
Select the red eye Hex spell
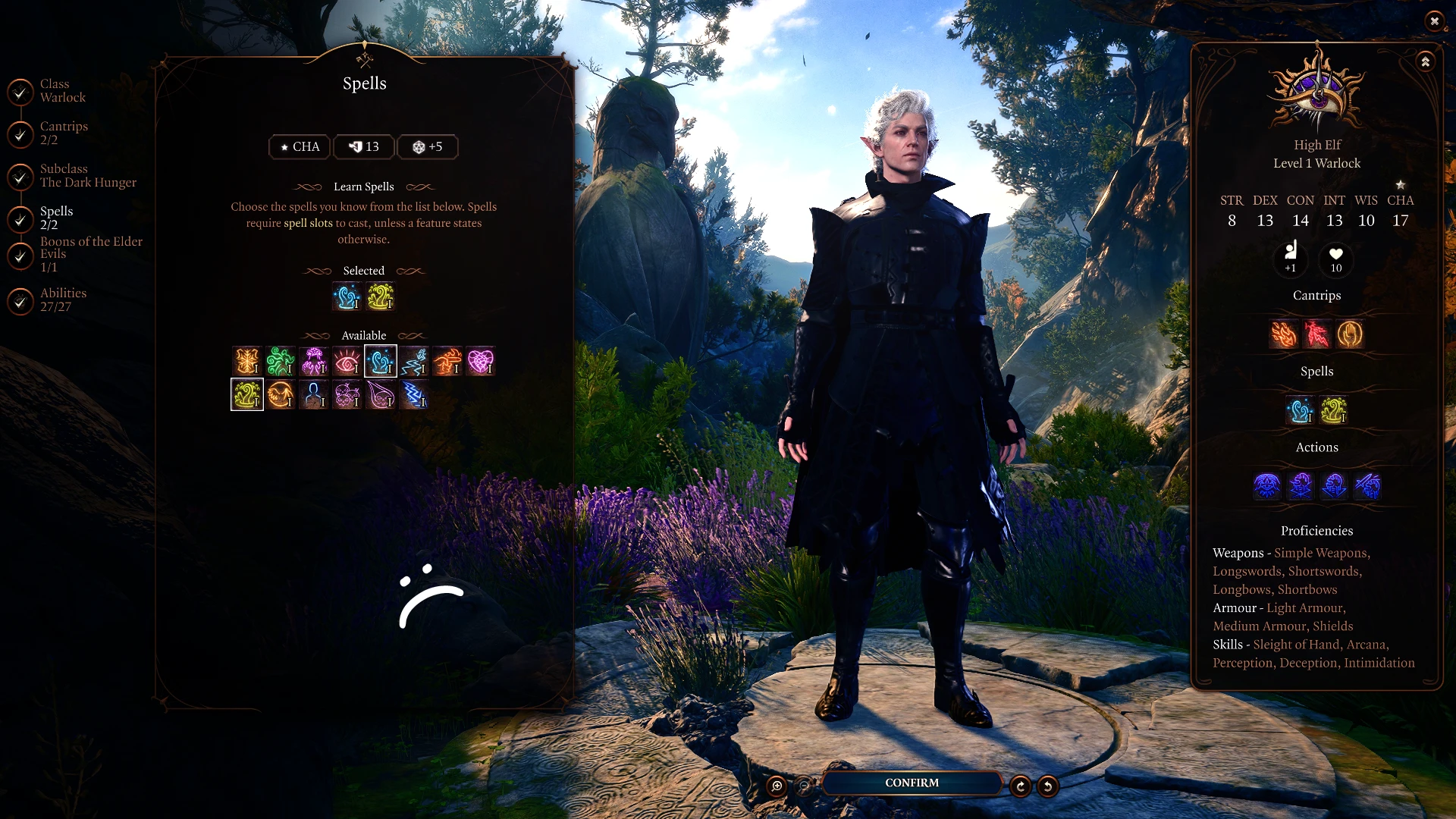[x=347, y=362]
